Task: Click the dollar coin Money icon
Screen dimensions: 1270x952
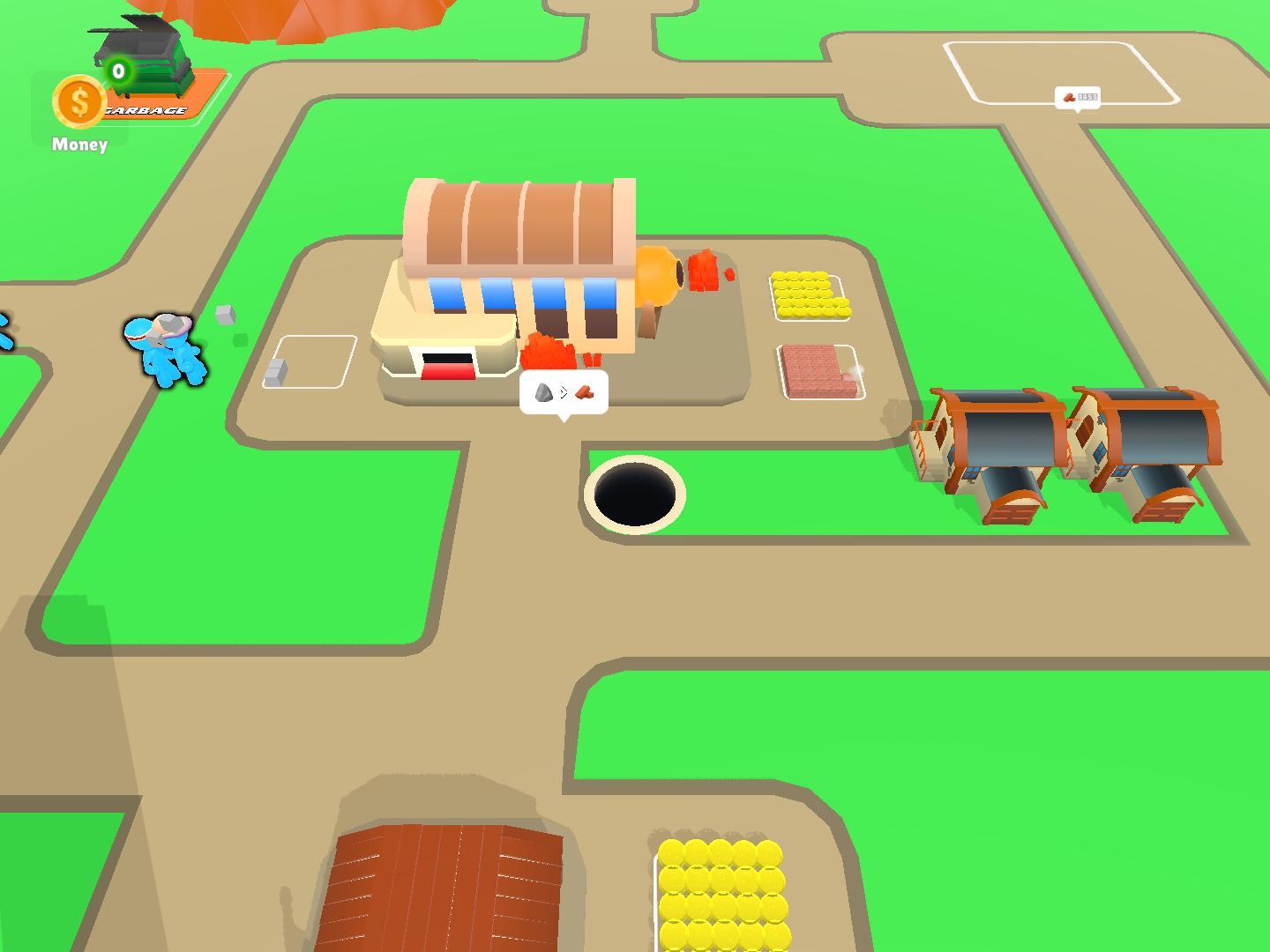Action: tap(78, 103)
